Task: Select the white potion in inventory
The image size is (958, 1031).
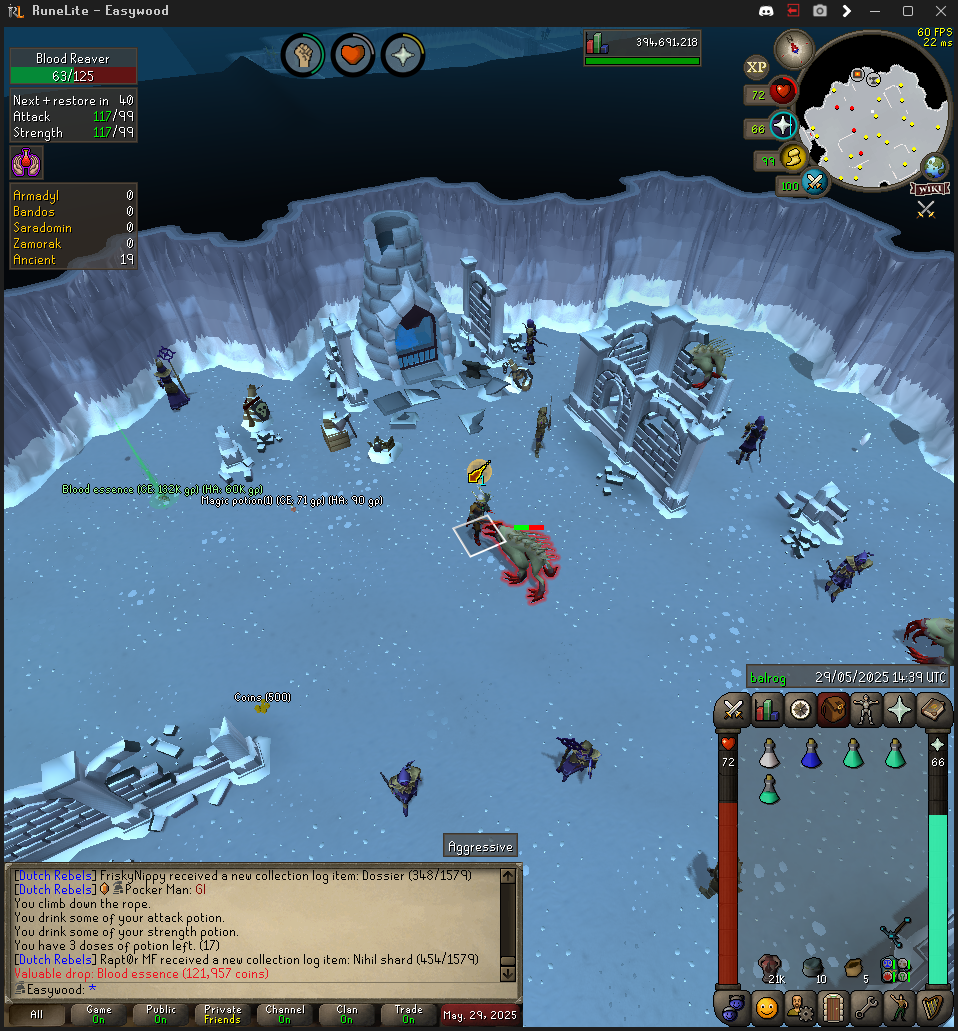Action: pyautogui.click(x=768, y=754)
